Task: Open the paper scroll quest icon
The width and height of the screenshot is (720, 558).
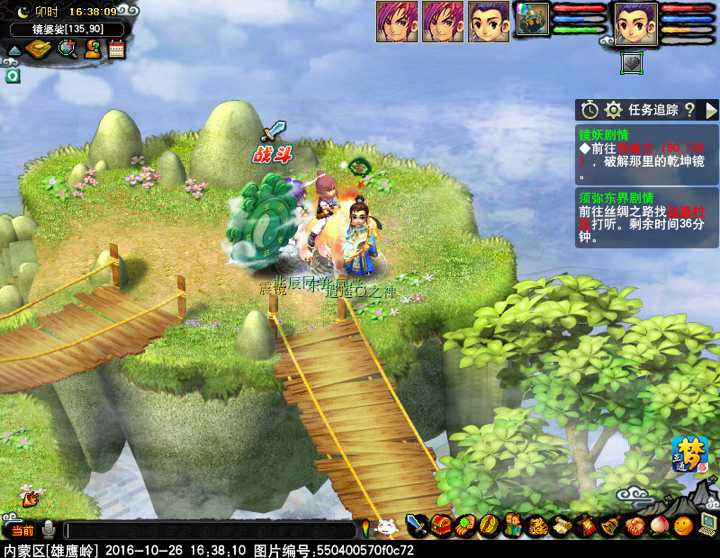Action: point(561,525)
